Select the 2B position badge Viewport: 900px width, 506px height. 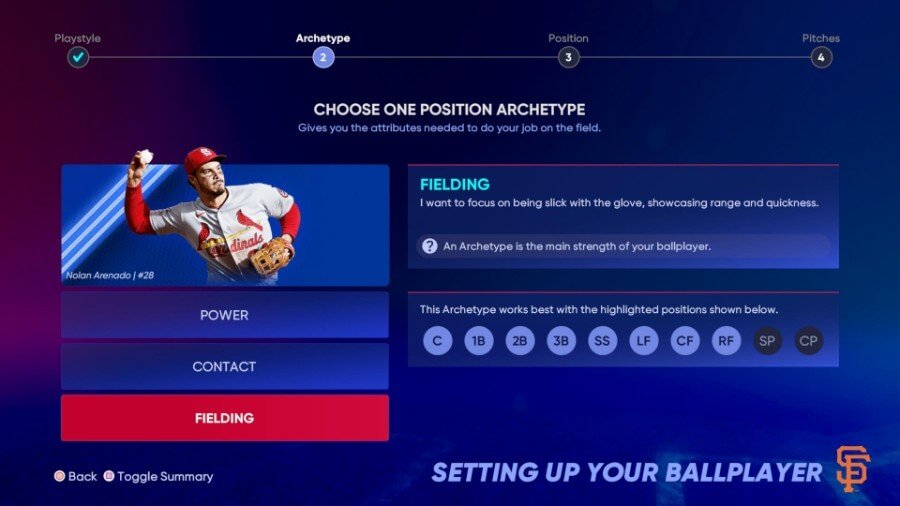pos(520,341)
